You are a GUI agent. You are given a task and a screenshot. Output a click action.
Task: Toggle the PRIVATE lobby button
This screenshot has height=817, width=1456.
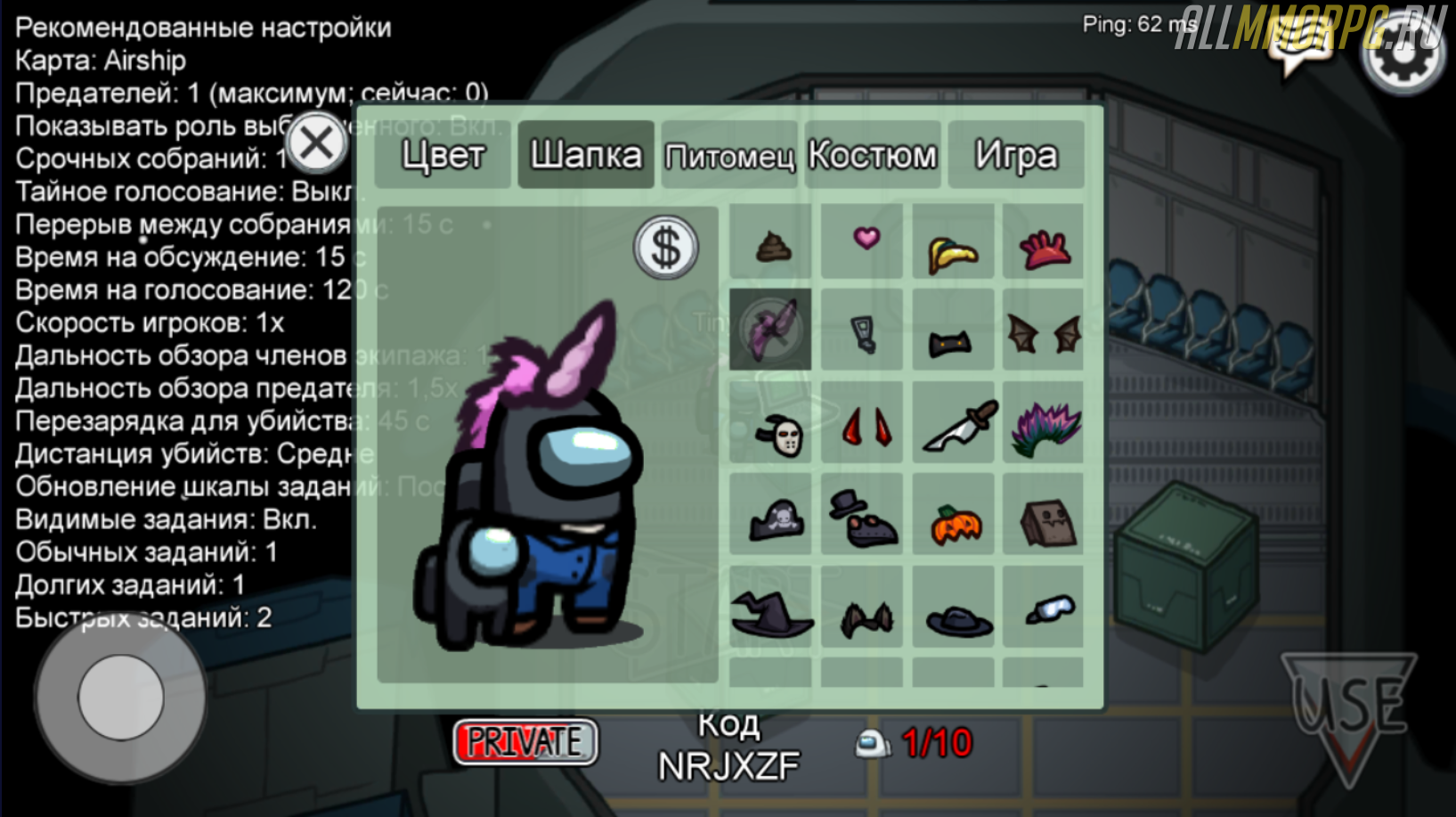tap(525, 741)
